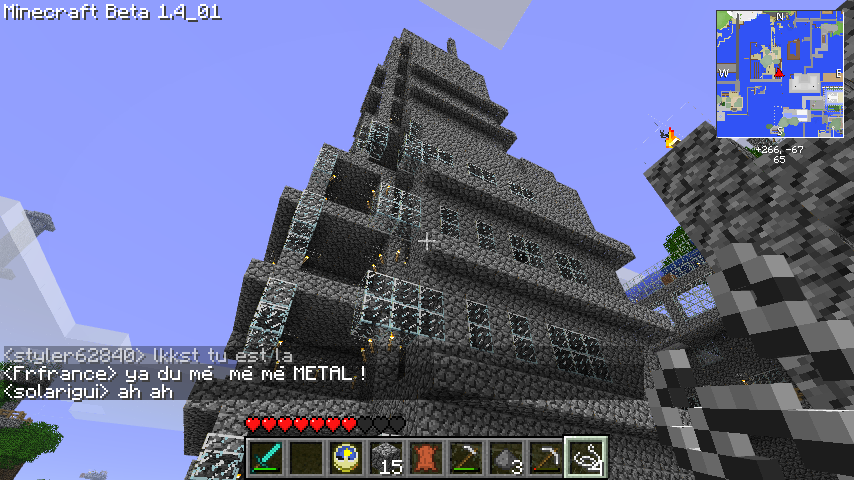Select the cobblestone stack of 15
Screen dimensions: 854x480
pyautogui.click(x=386, y=458)
